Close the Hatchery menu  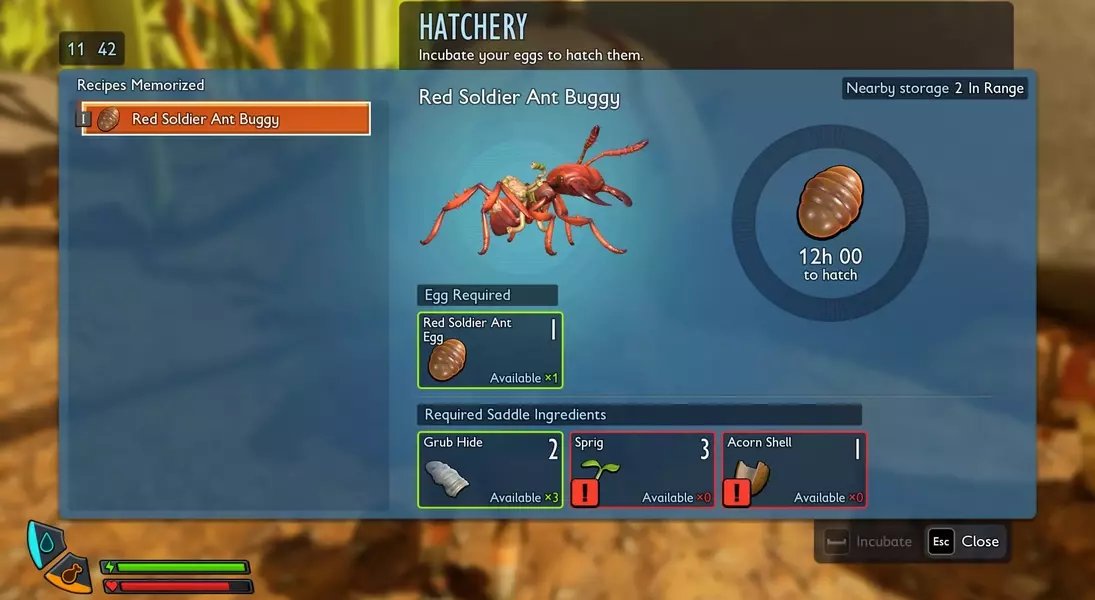click(966, 541)
